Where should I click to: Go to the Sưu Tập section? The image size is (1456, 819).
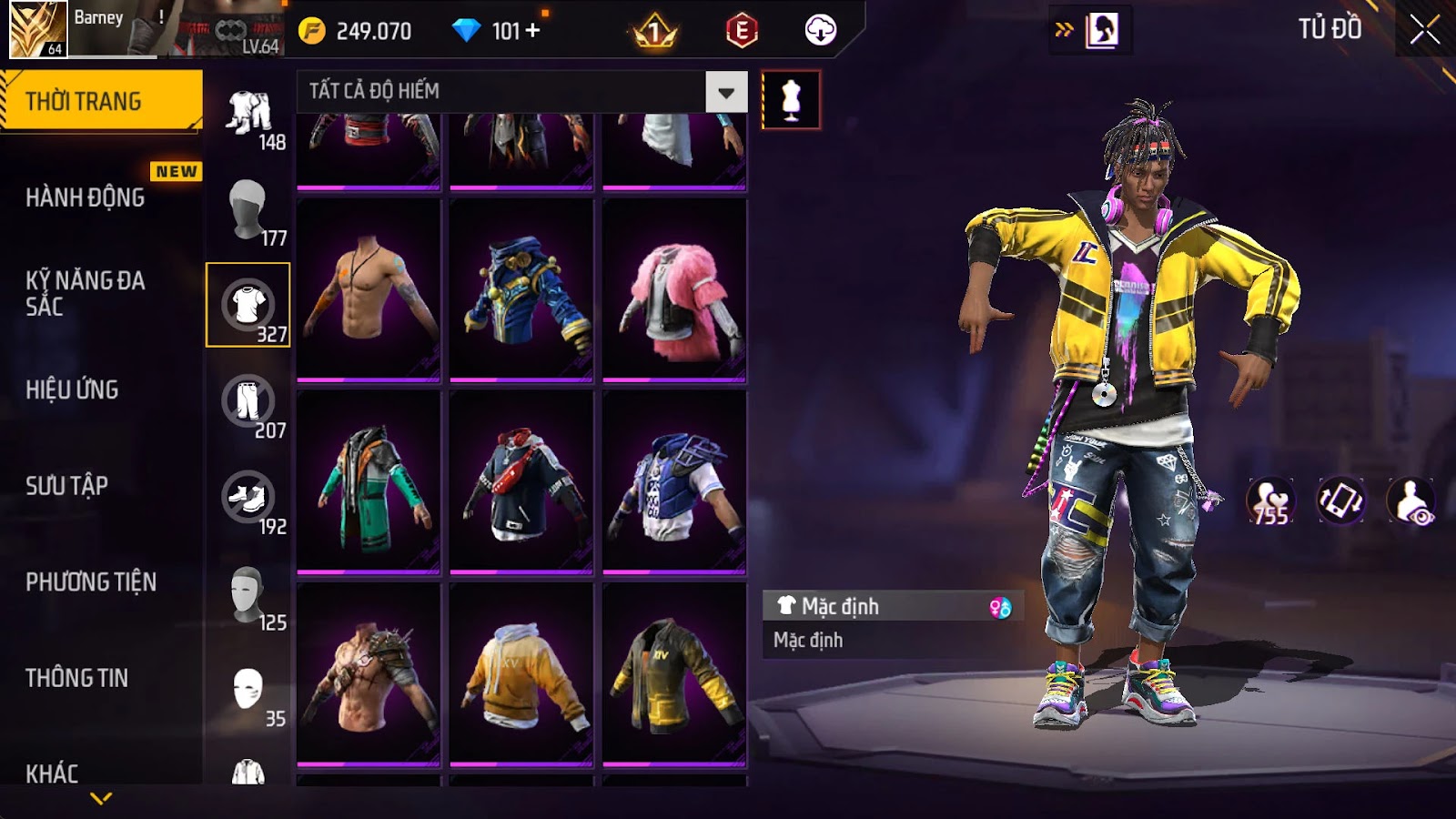pos(66,486)
